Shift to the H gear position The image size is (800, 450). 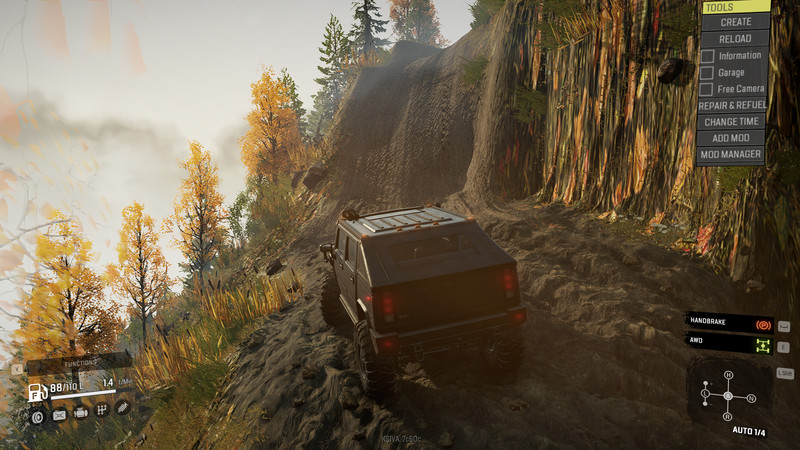[x=728, y=375]
